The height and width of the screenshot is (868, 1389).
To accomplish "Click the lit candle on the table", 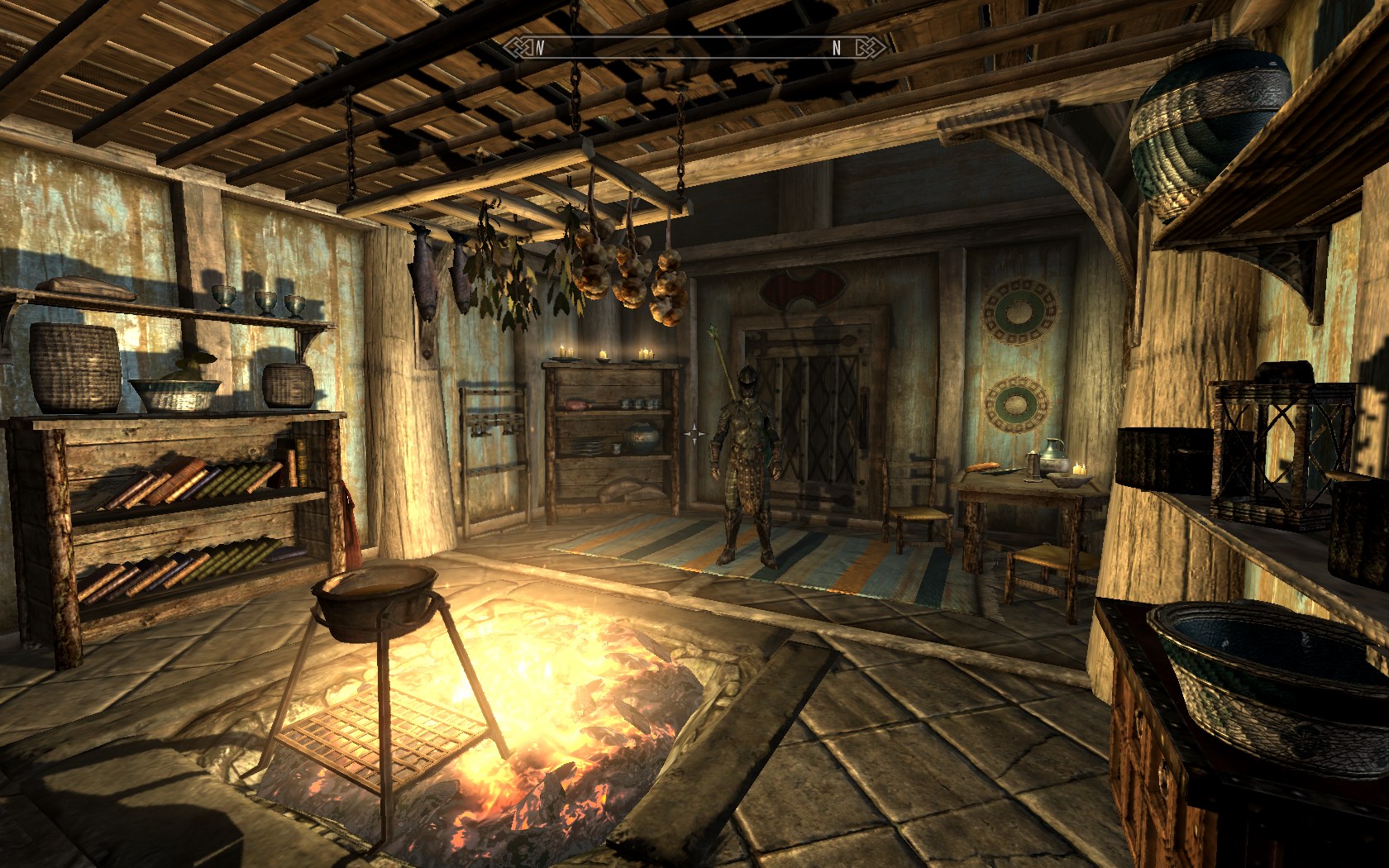I will [1079, 467].
